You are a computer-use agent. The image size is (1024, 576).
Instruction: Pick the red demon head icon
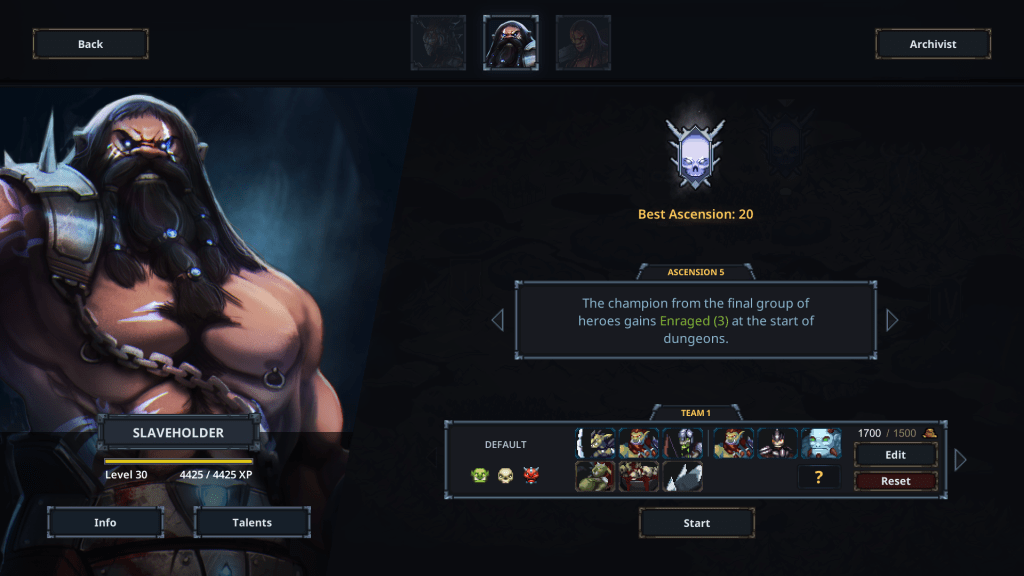(531, 475)
